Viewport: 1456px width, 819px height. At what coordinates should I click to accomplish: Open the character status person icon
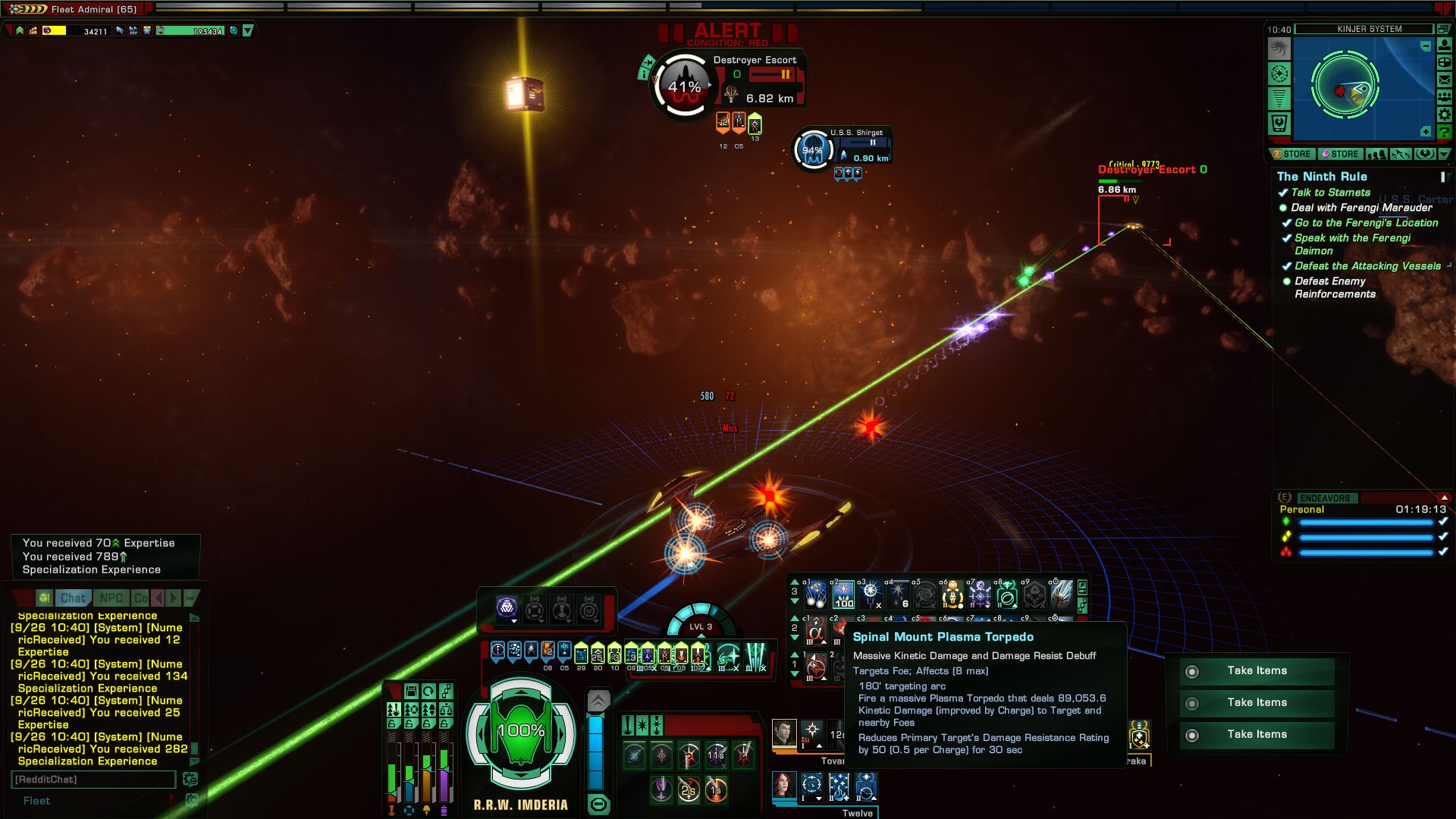(x=1445, y=45)
